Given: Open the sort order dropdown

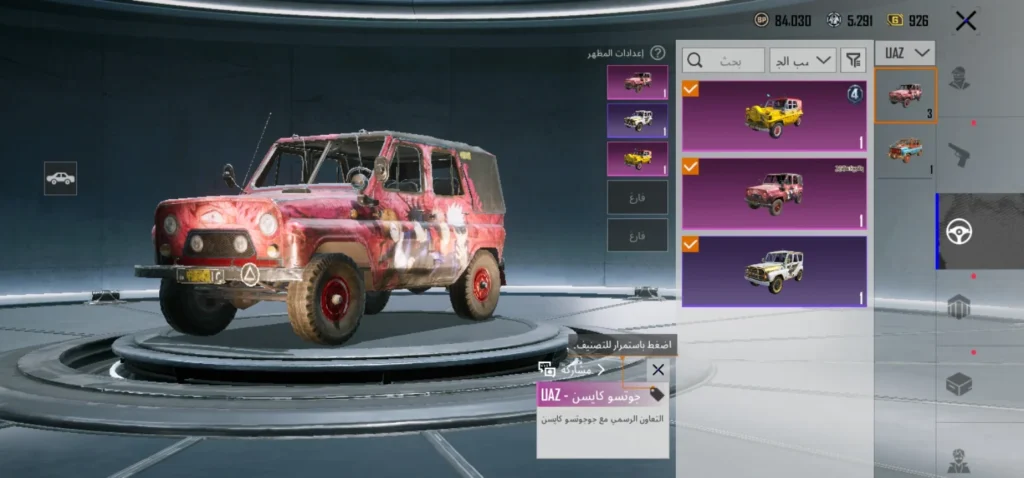Looking at the screenshot, I should point(802,61).
